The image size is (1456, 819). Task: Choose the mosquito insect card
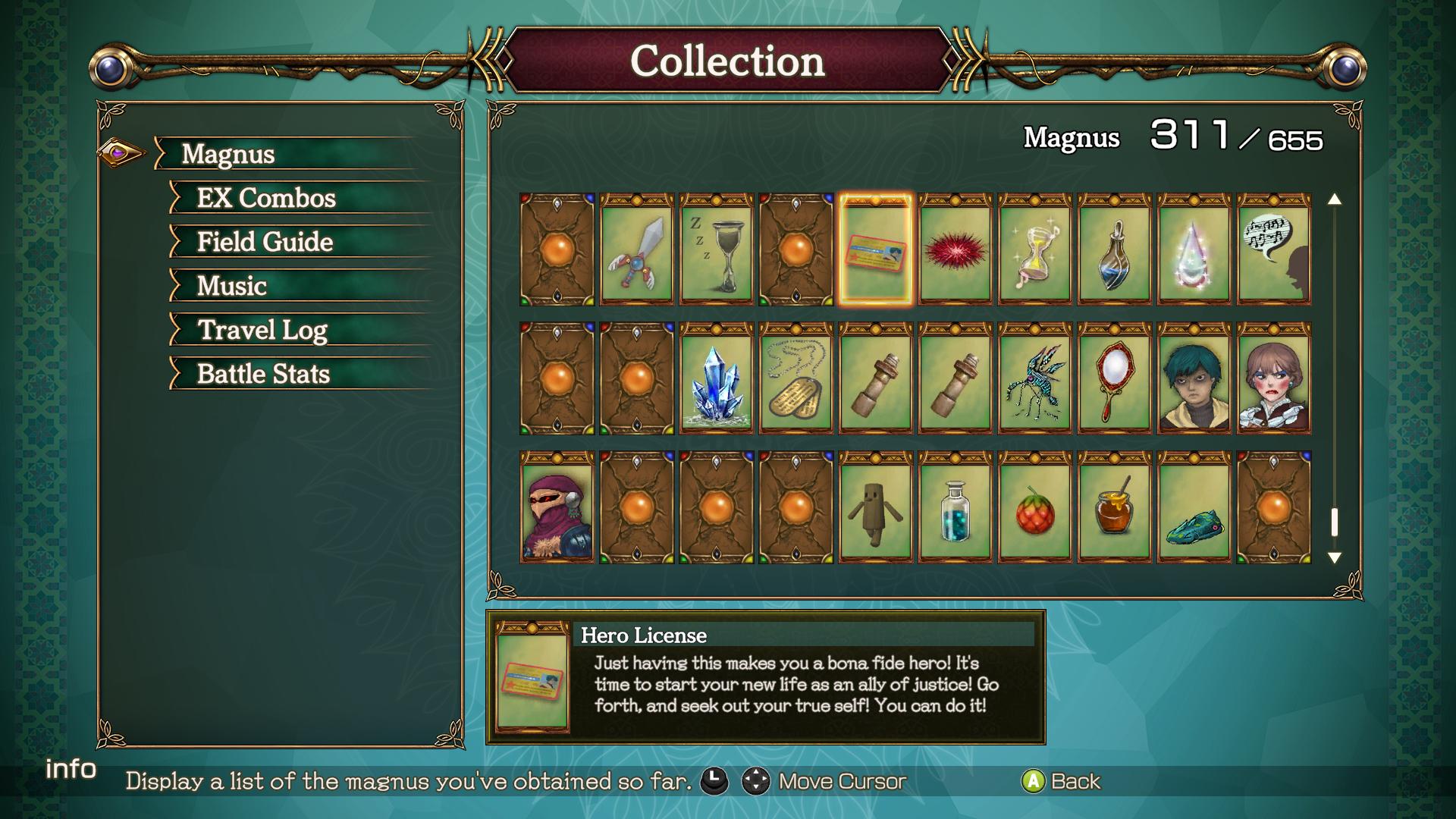[1034, 378]
